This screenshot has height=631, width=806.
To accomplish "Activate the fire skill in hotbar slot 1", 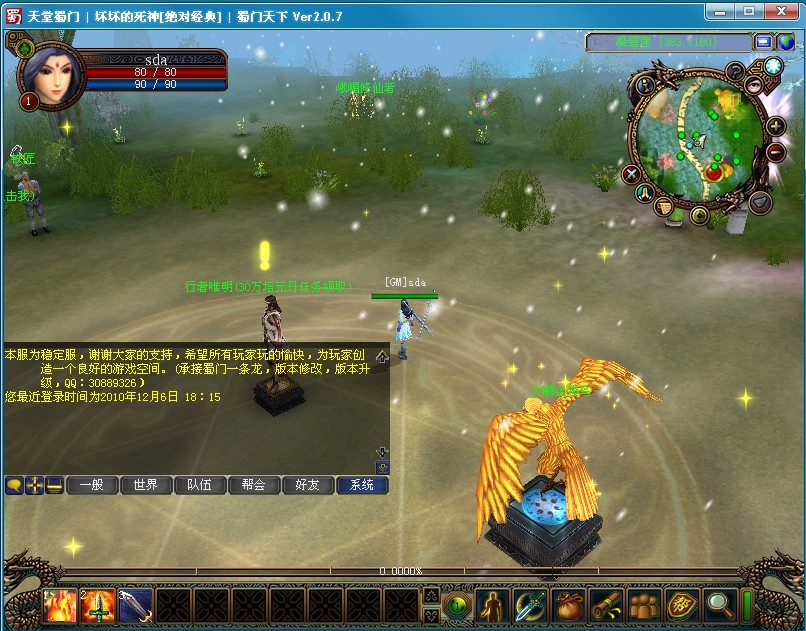I will [59, 605].
